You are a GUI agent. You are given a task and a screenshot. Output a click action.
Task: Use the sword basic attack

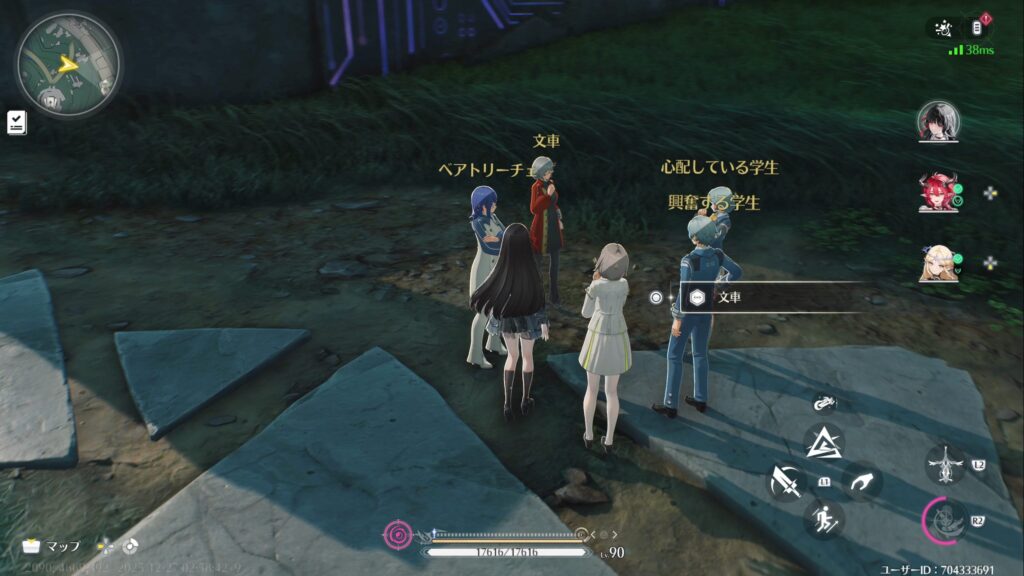[786, 483]
